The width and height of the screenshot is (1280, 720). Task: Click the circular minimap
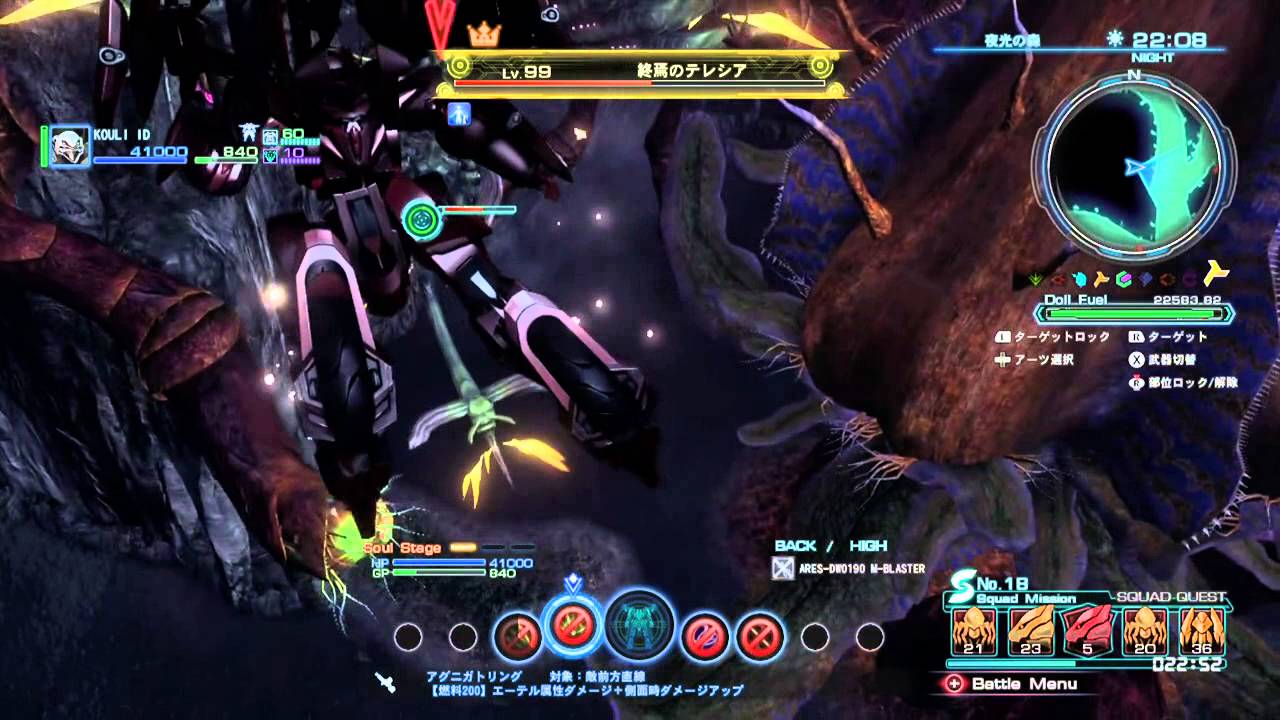[1134, 163]
